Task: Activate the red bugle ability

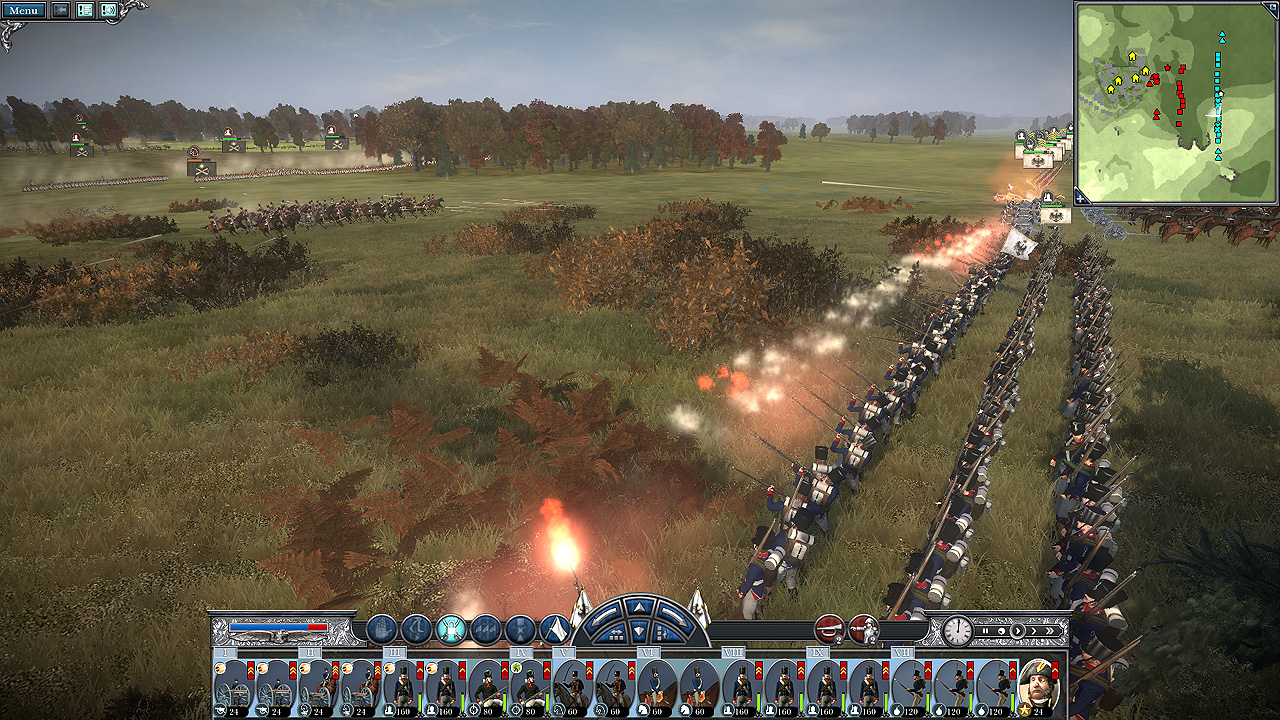Action: click(829, 629)
